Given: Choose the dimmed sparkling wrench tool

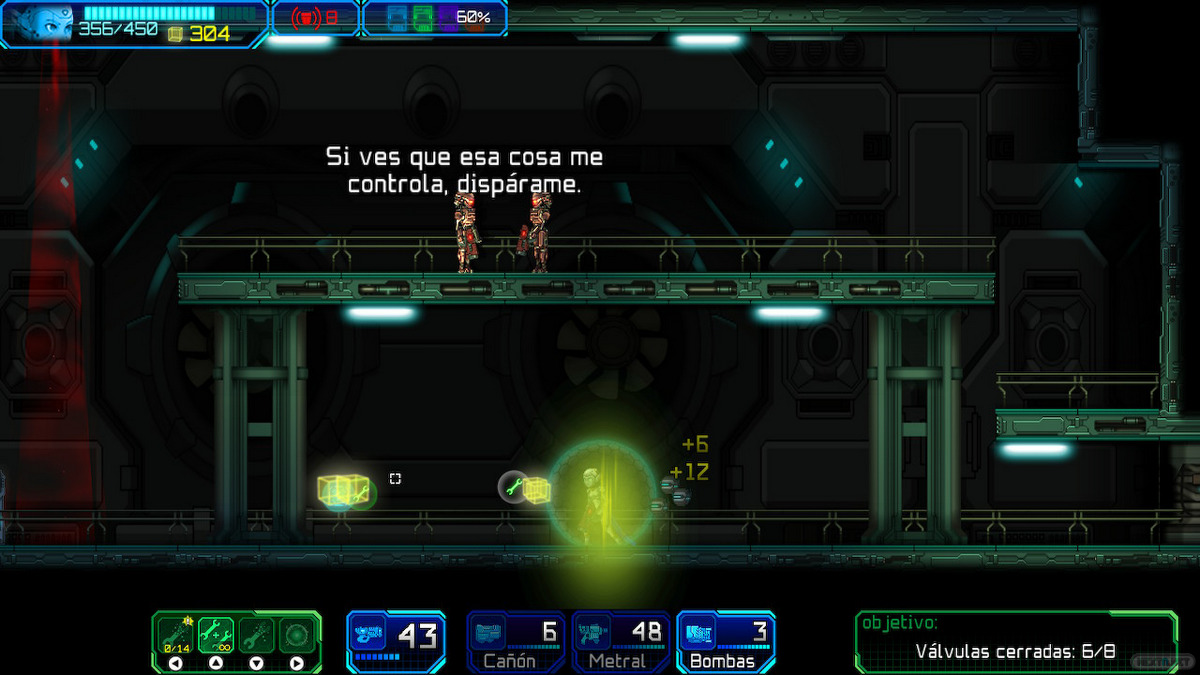Looking at the screenshot, I should click(x=256, y=634).
